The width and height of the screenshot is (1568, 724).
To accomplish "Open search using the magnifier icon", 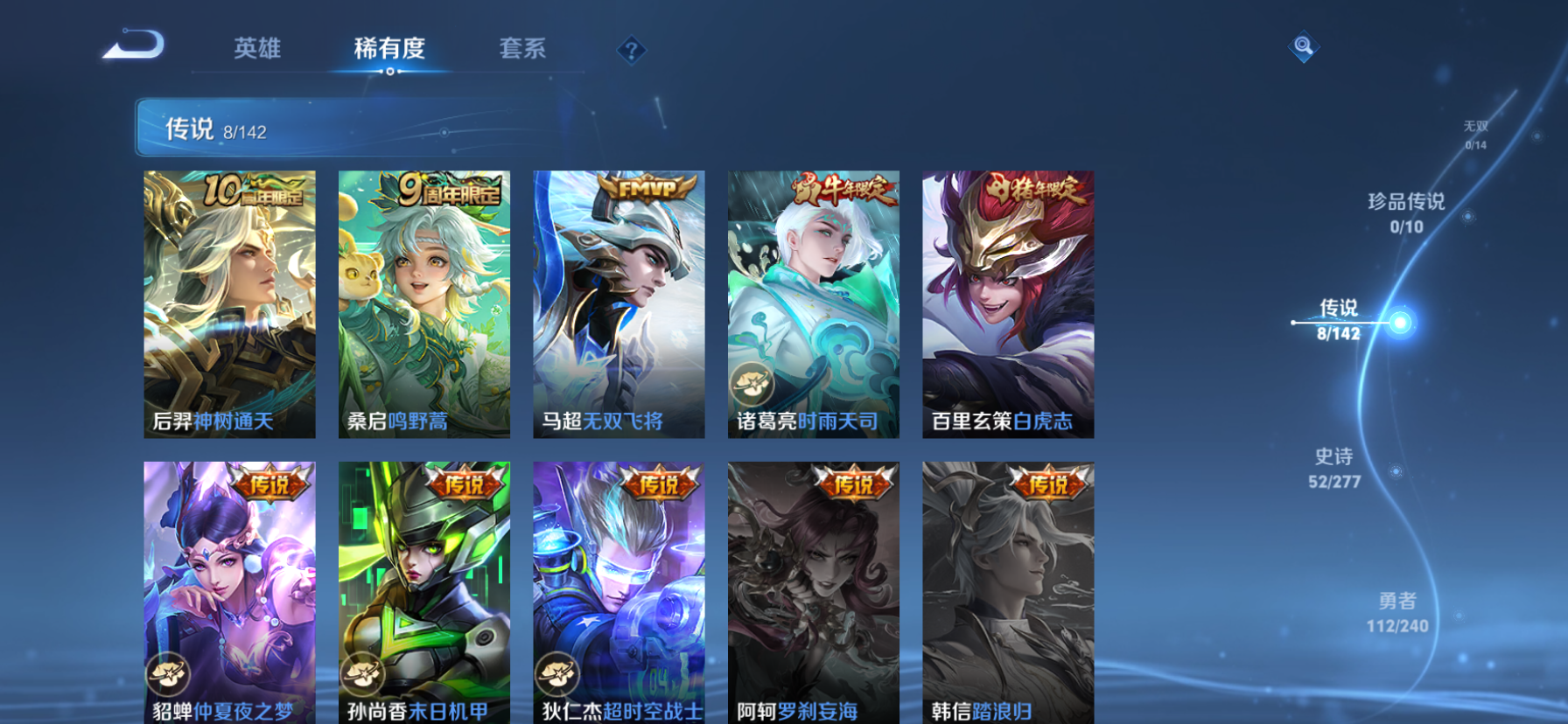I will pos(1304,45).
